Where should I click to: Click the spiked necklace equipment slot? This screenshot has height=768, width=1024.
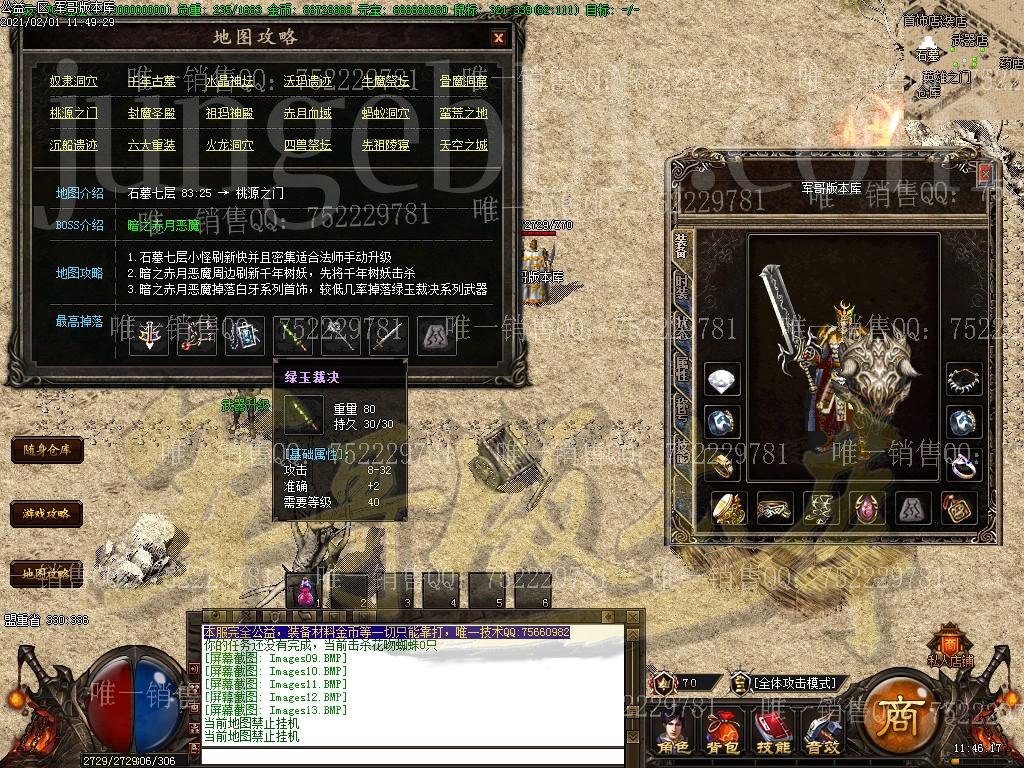point(965,381)
